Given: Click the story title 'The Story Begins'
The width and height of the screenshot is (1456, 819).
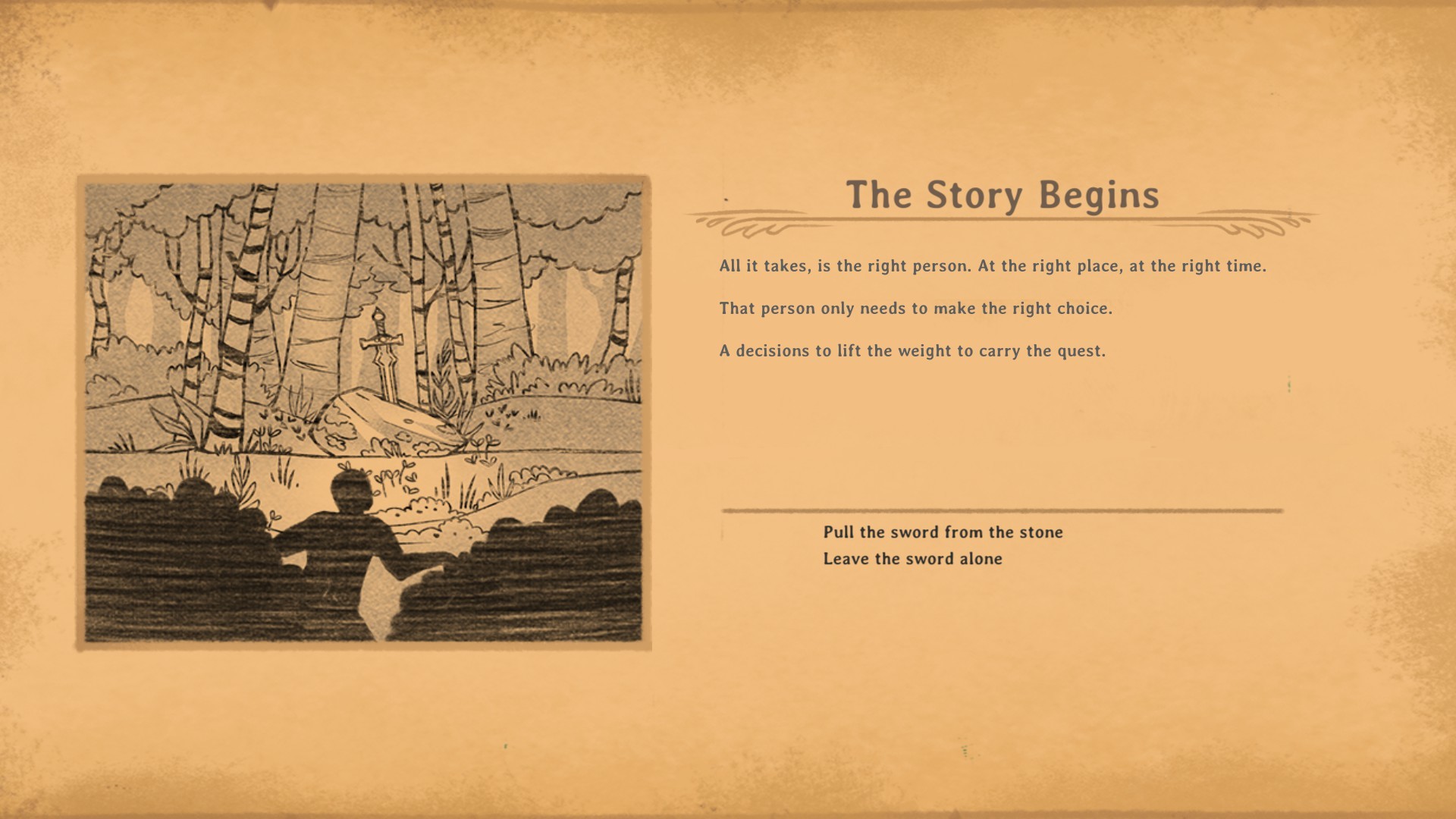Looking at the screenshot, I should [x=1004, y=196].
